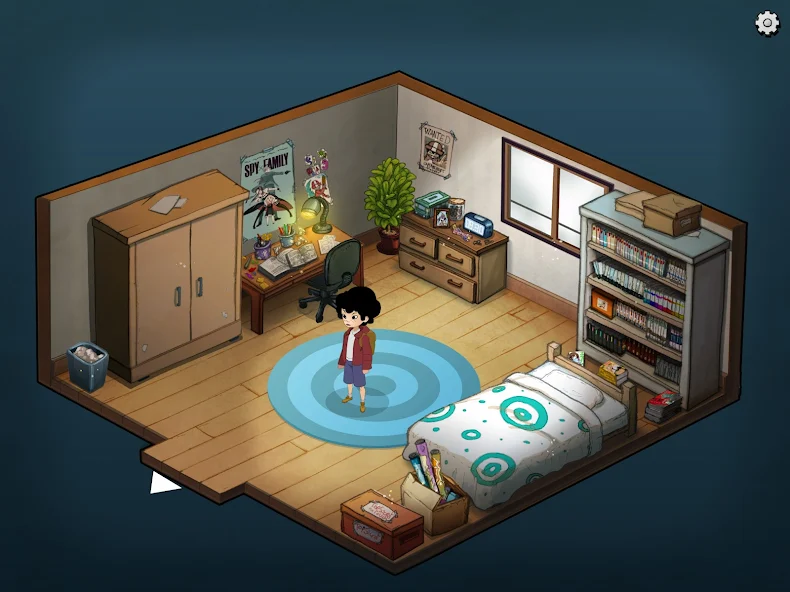Screen dimensions: 790x592
Task: Click the white exit arrow marker
Action: click(162, 483)
